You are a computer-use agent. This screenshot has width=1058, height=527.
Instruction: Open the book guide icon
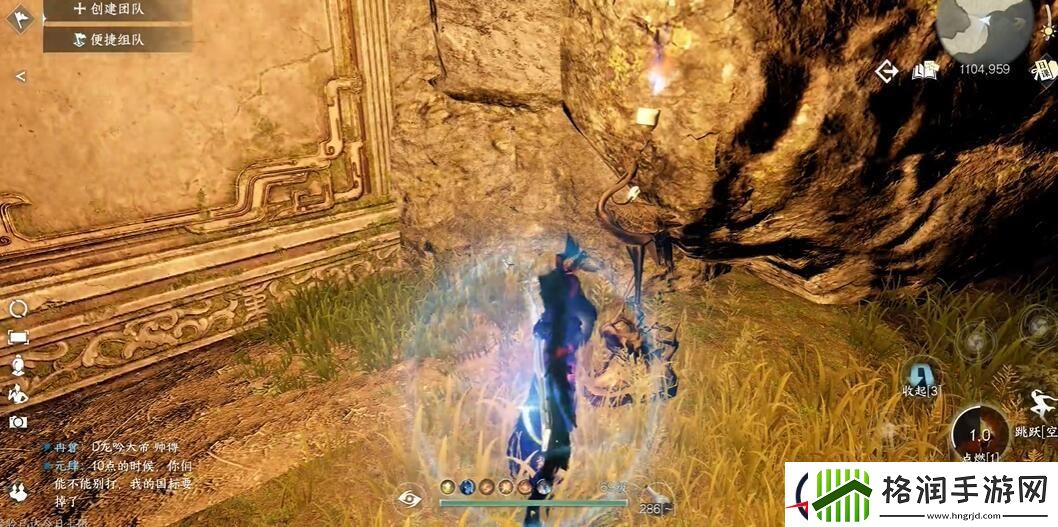coord(922,71)
